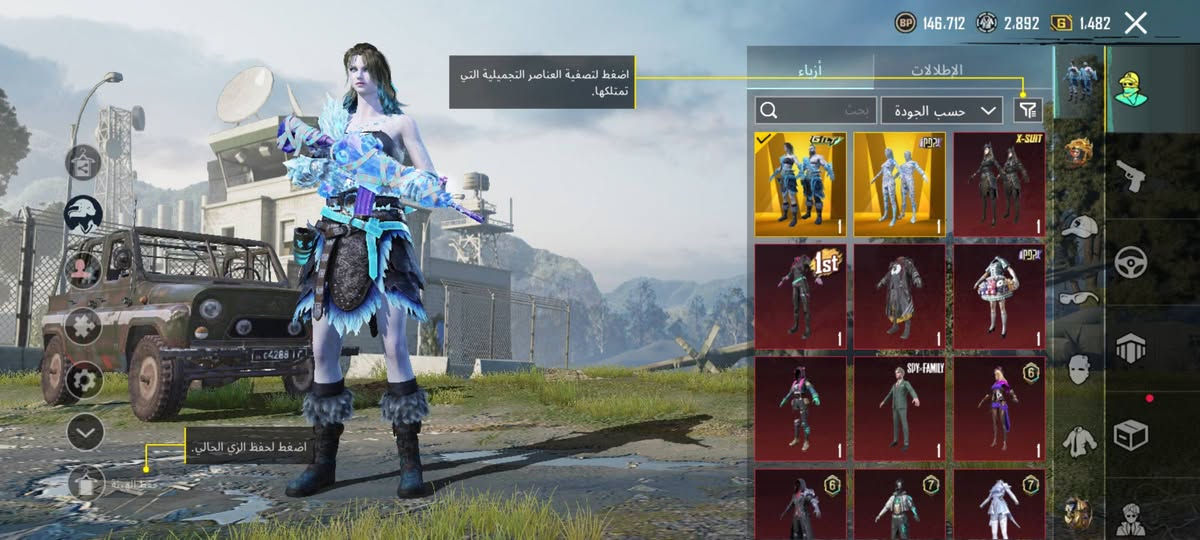Switch to the الإطلالات looks tab
Screen dimensions: 1200x540
point(936,70)
